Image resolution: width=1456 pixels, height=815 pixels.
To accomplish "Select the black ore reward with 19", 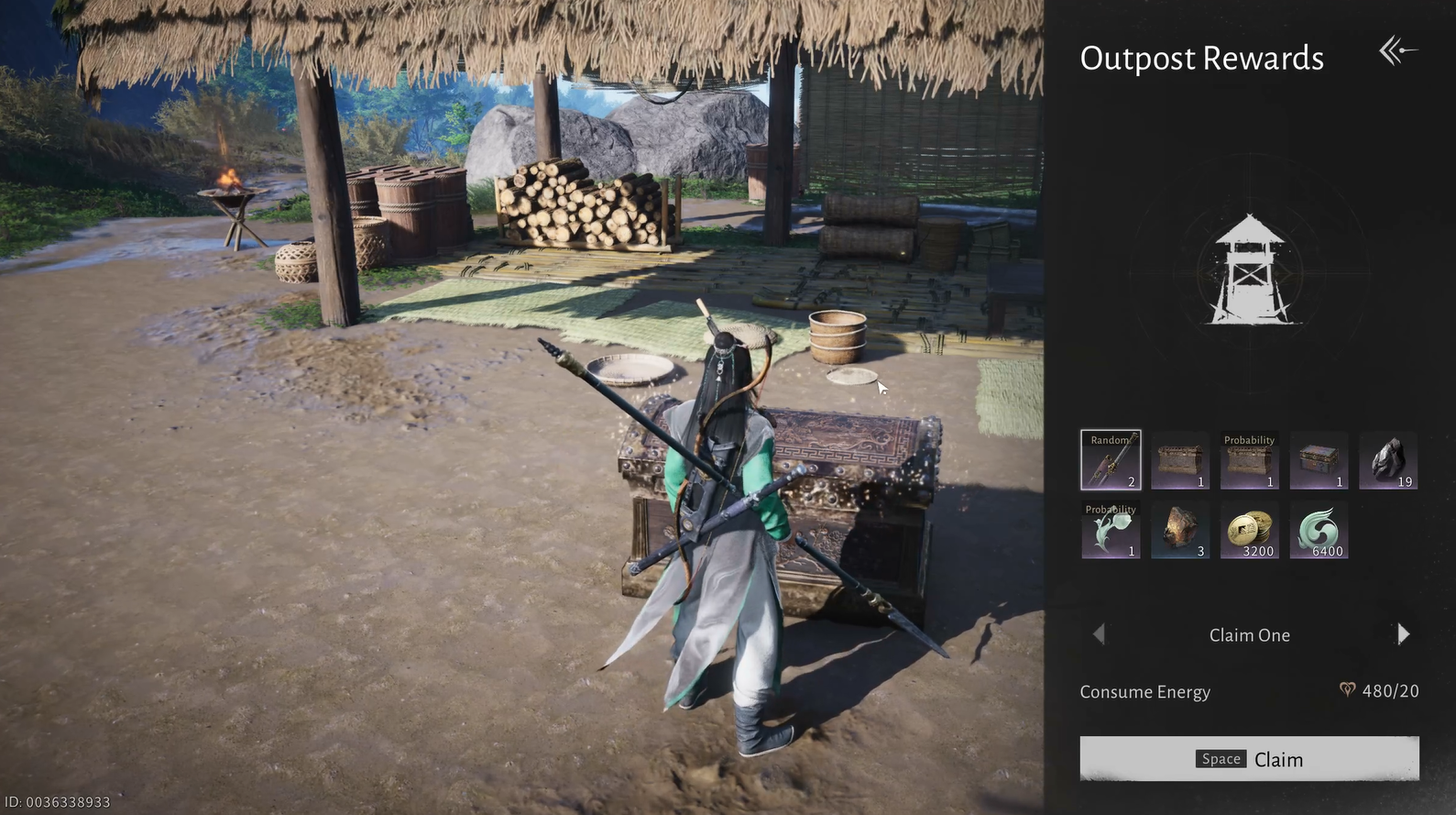I will [1388, 460].
